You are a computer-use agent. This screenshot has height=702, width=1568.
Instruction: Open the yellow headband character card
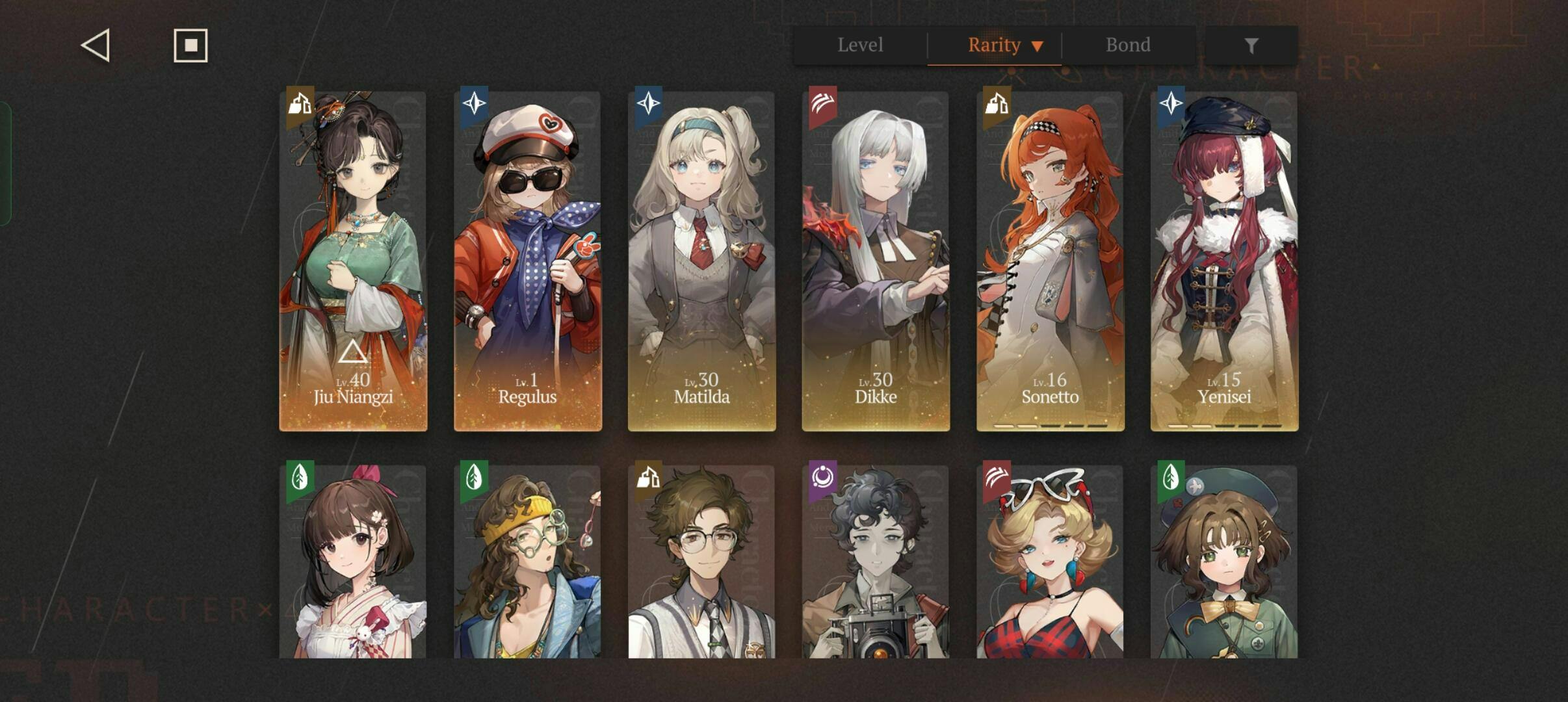point(527,562)
